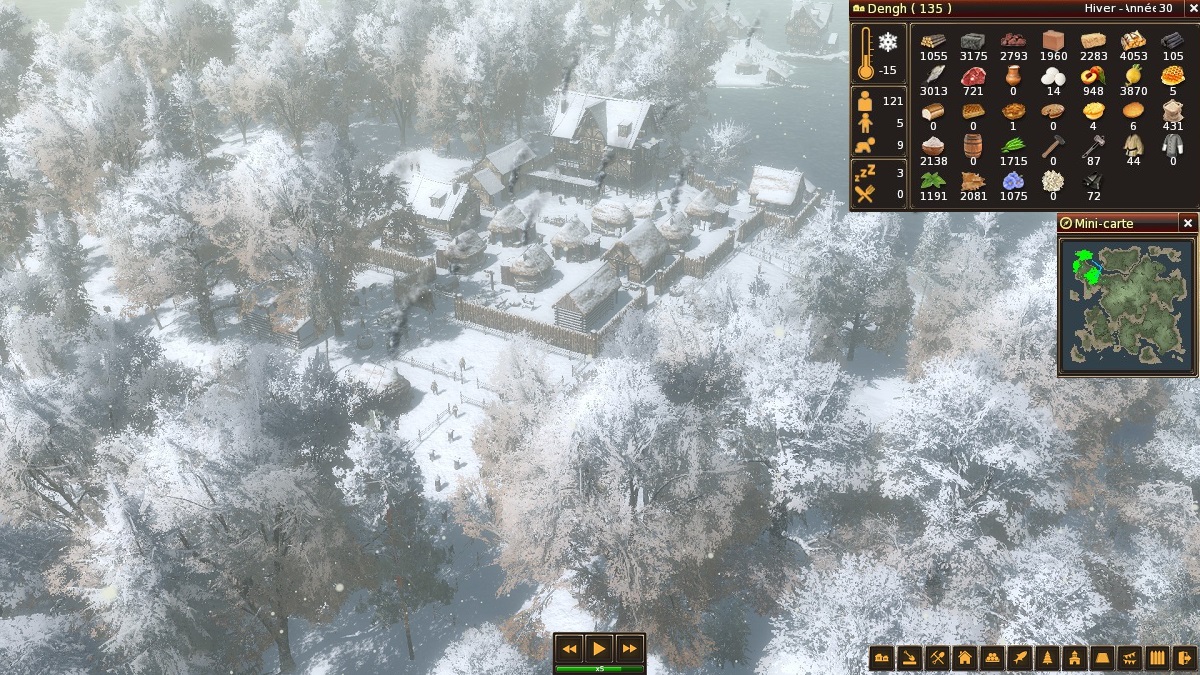This screenshot has height=675, width=1200.
Task: Select the shovel digging tool
Action: (x=909, y=657)
